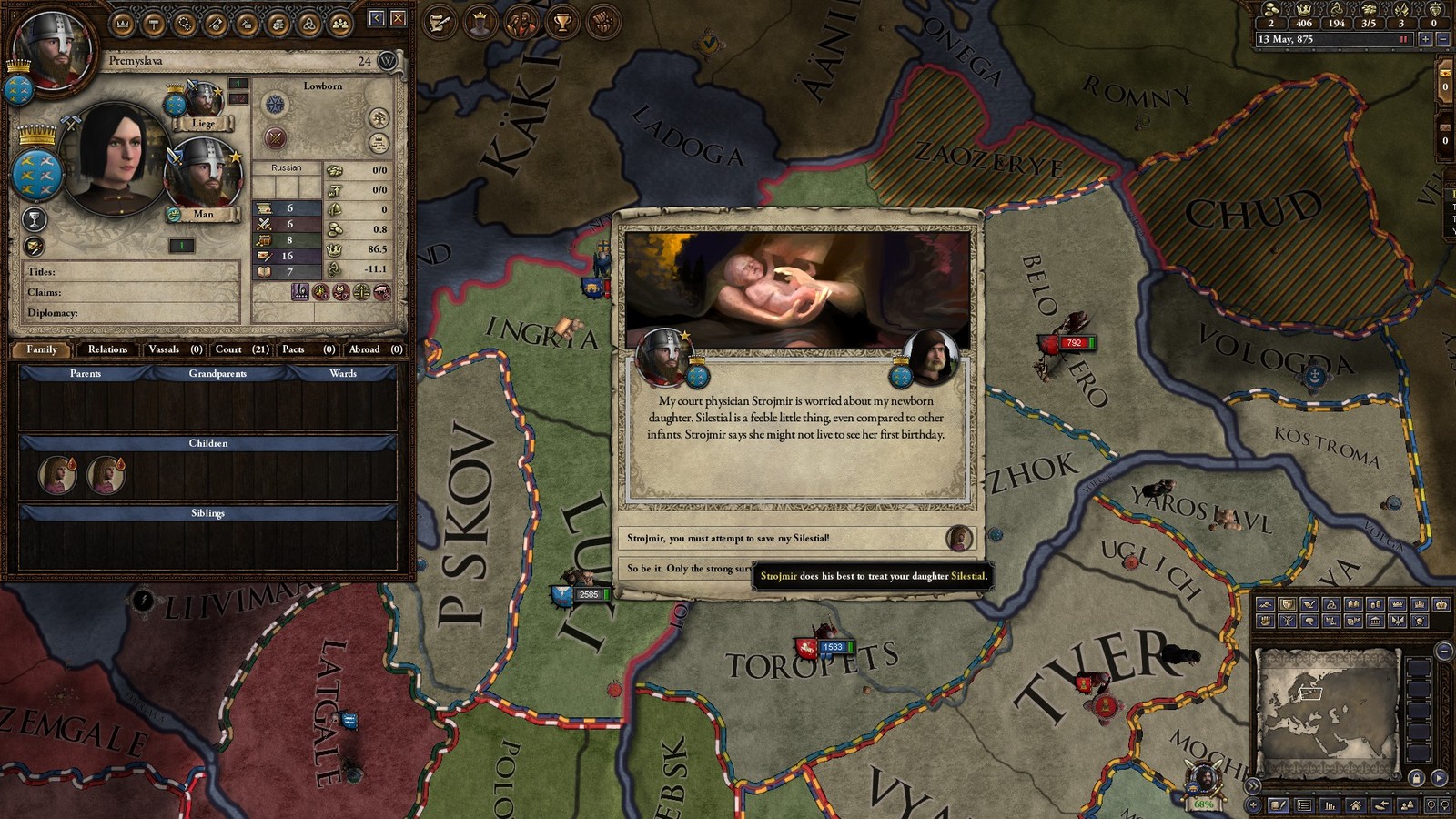Image resolution: width=1456 pixels, height=819 pixels.
Task: View the Abroad tab
Action: pyautogui.click(x=375, y=349)
